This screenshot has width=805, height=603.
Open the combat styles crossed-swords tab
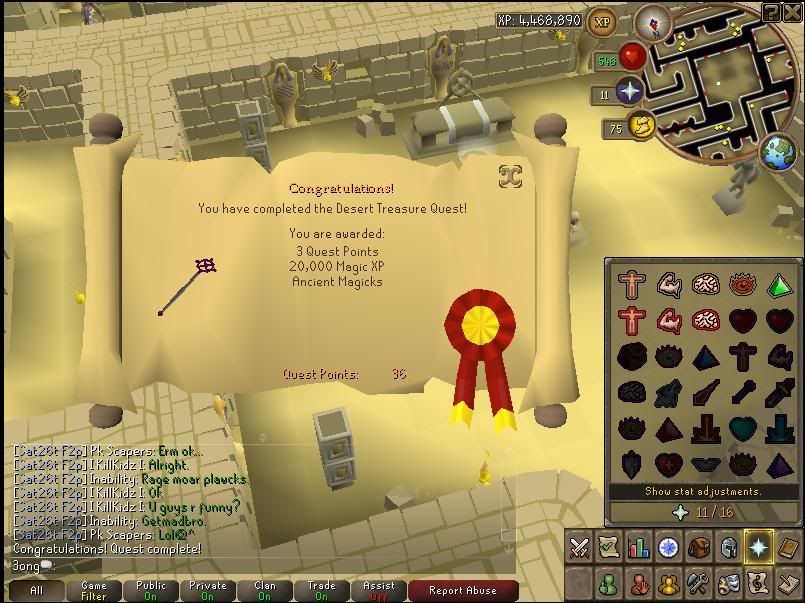579,547
